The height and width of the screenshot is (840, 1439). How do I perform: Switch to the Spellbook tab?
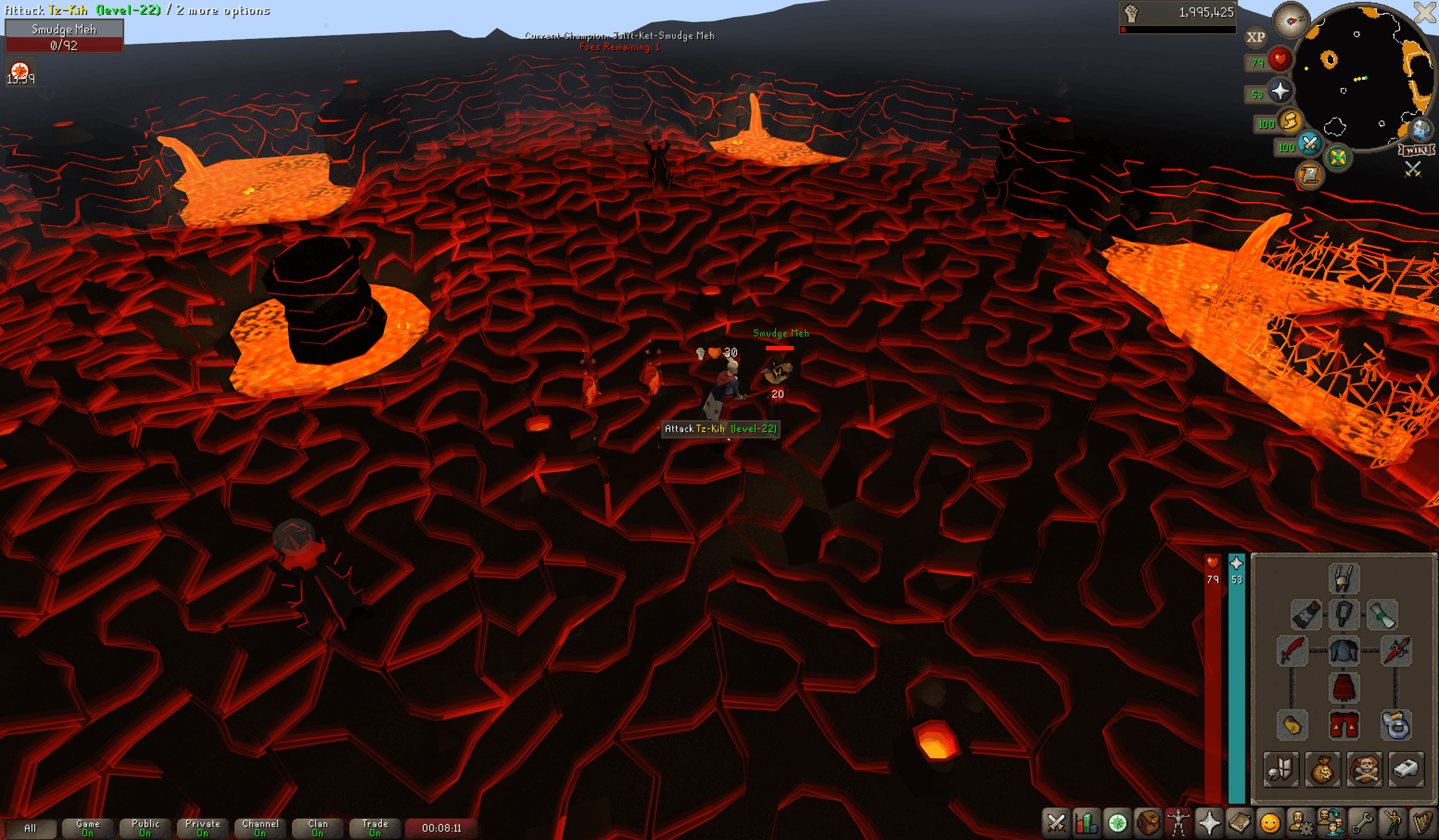coord(1239,823)
